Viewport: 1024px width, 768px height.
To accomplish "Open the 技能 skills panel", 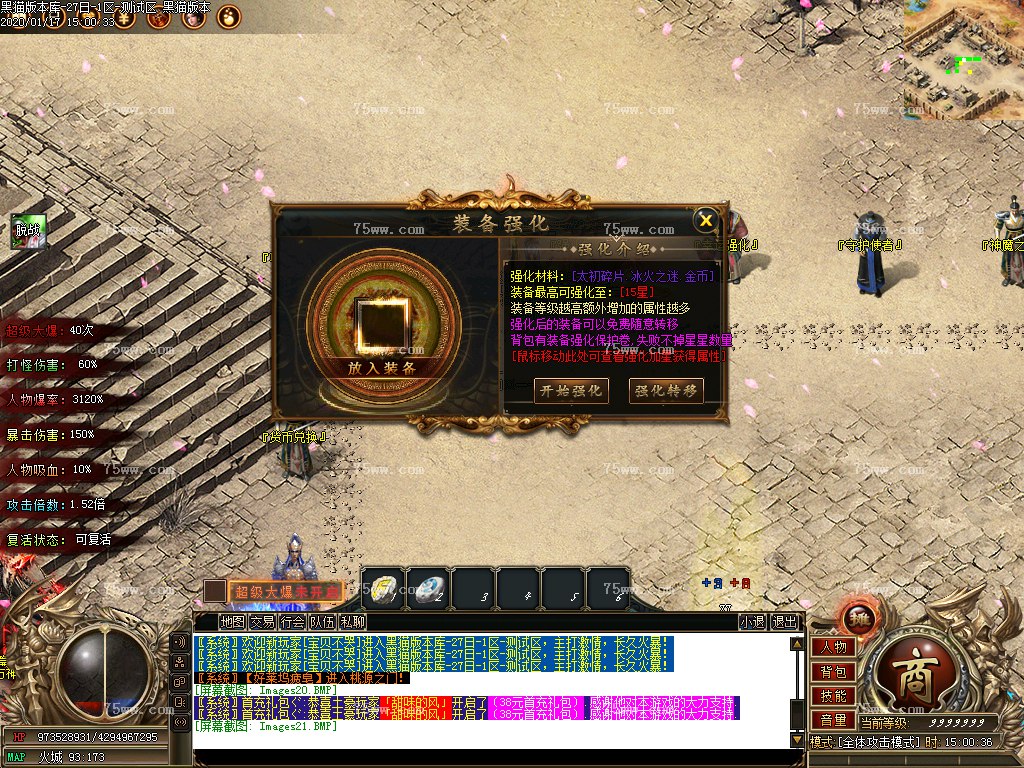I will (x=833, y=696).
